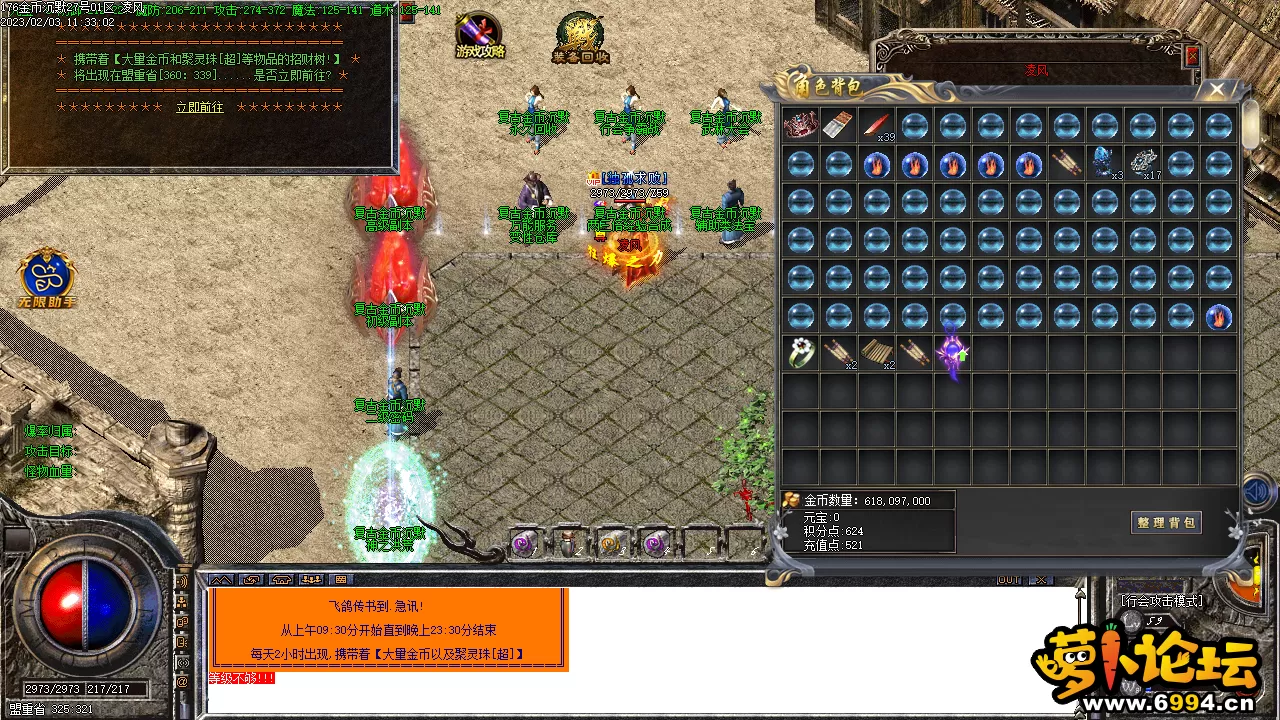Open the 游戏攻略 guide icon
Image resolution: width=1280 pixels, height=720 pixels.
tap(480, 36)
